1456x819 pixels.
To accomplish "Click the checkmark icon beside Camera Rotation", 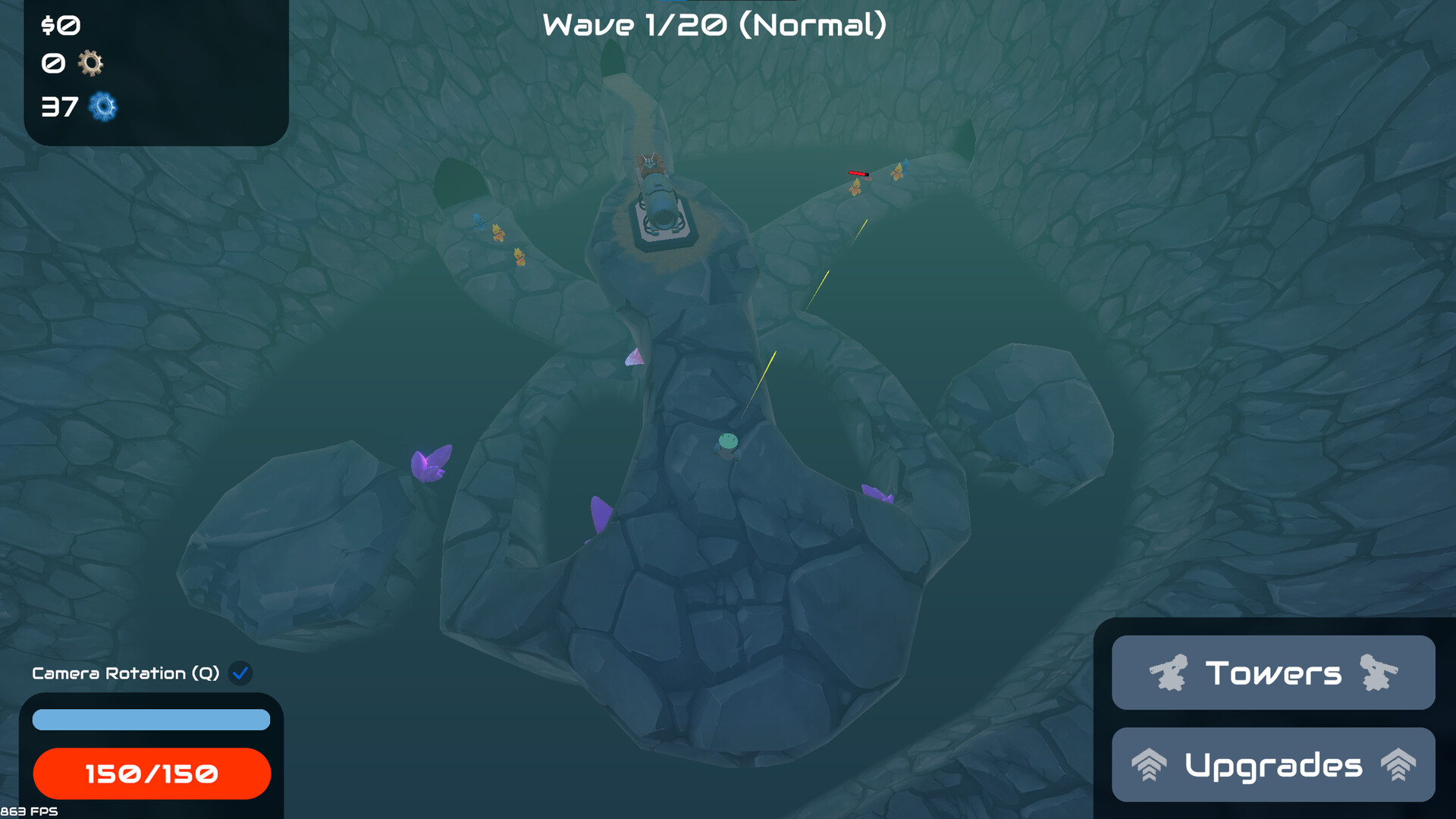I will coord(241,673).
